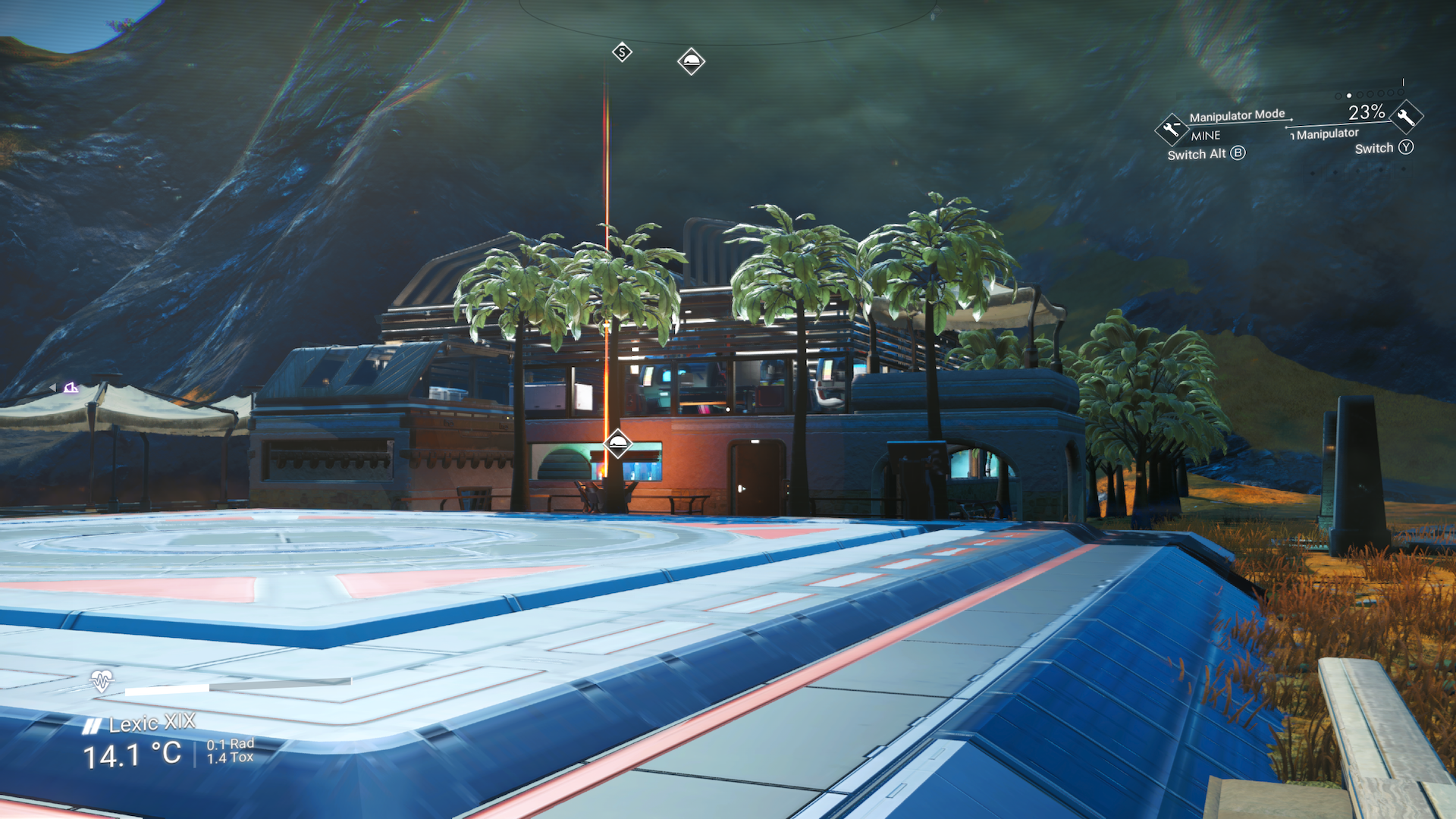Click the Lexic XIX planet name
The image size is (1456, 819).
point(150,724)
